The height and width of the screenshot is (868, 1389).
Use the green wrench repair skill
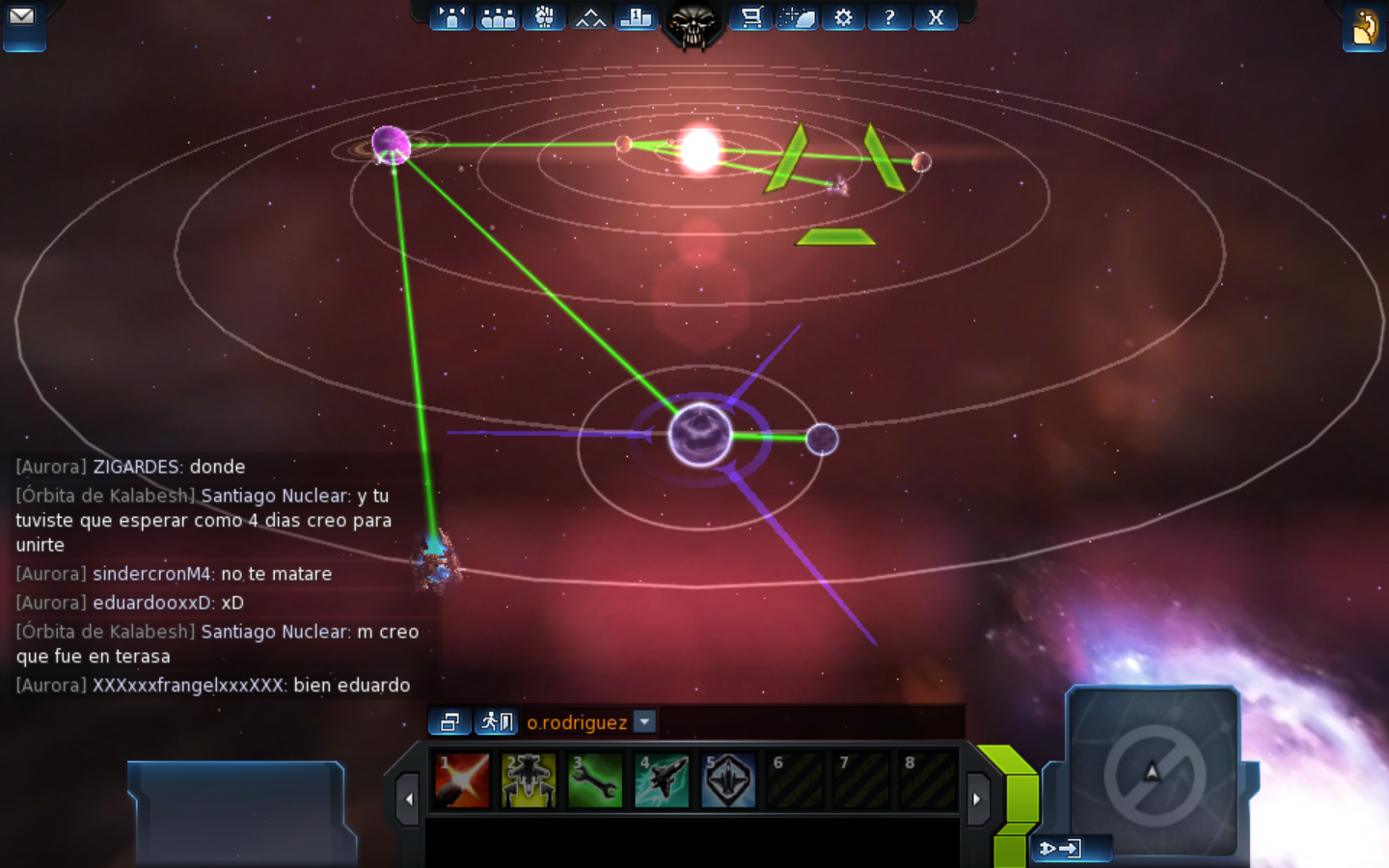tap(595, 779)
